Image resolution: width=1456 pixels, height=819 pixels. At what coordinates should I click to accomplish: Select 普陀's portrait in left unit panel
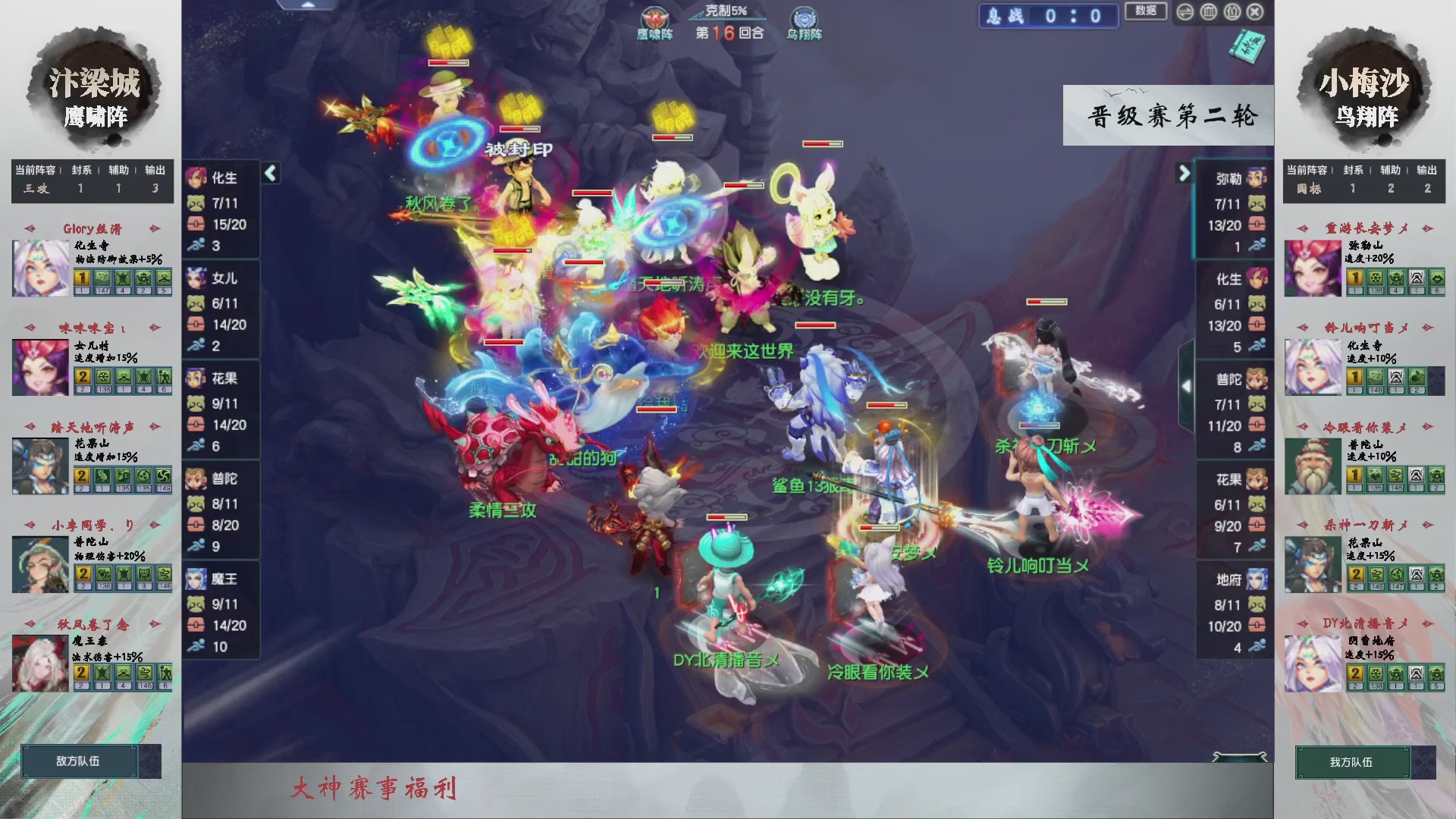click(196, 478)
